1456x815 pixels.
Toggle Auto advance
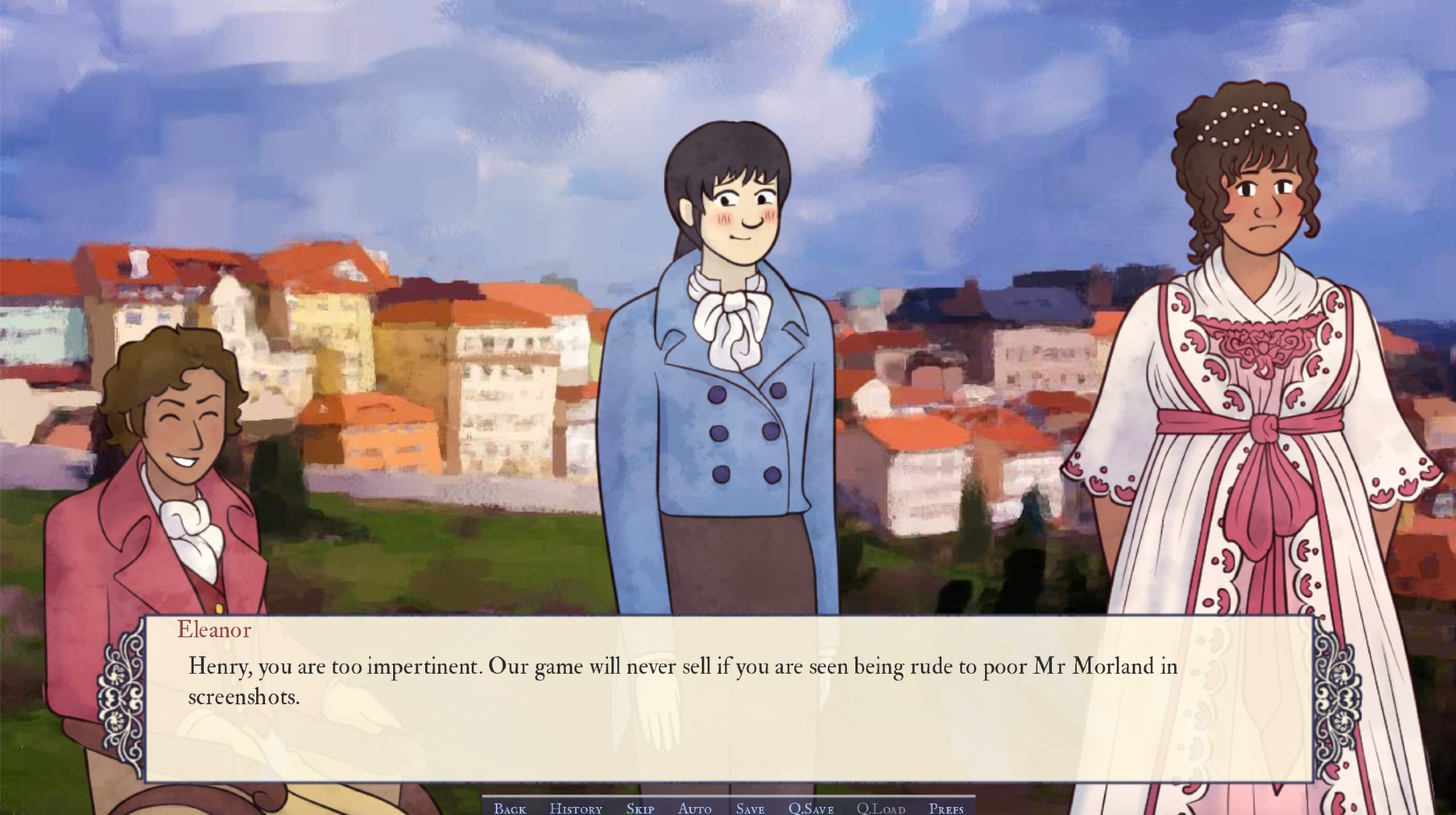point(695,808)
